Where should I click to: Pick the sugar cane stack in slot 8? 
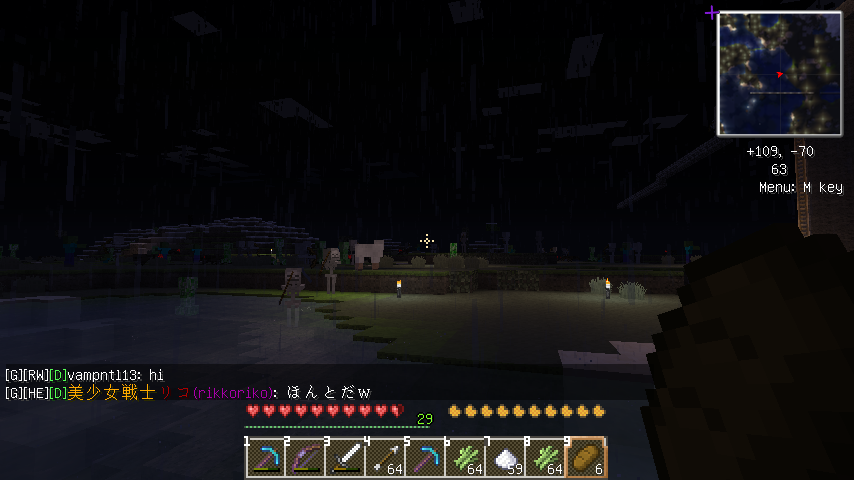pyautogui.click(x=545, y=458)
